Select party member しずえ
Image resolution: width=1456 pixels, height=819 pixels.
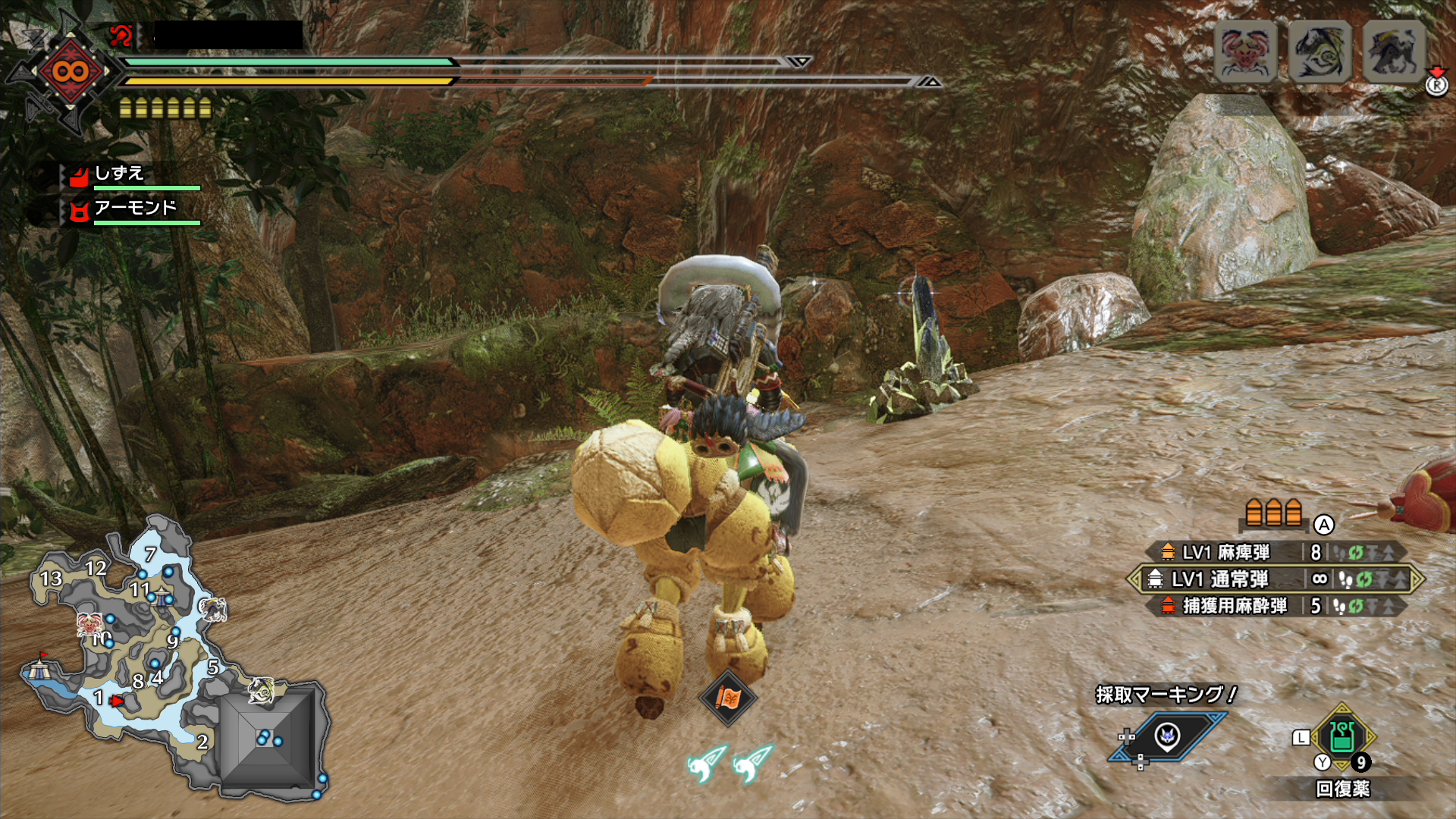click(x=120, y=174)
